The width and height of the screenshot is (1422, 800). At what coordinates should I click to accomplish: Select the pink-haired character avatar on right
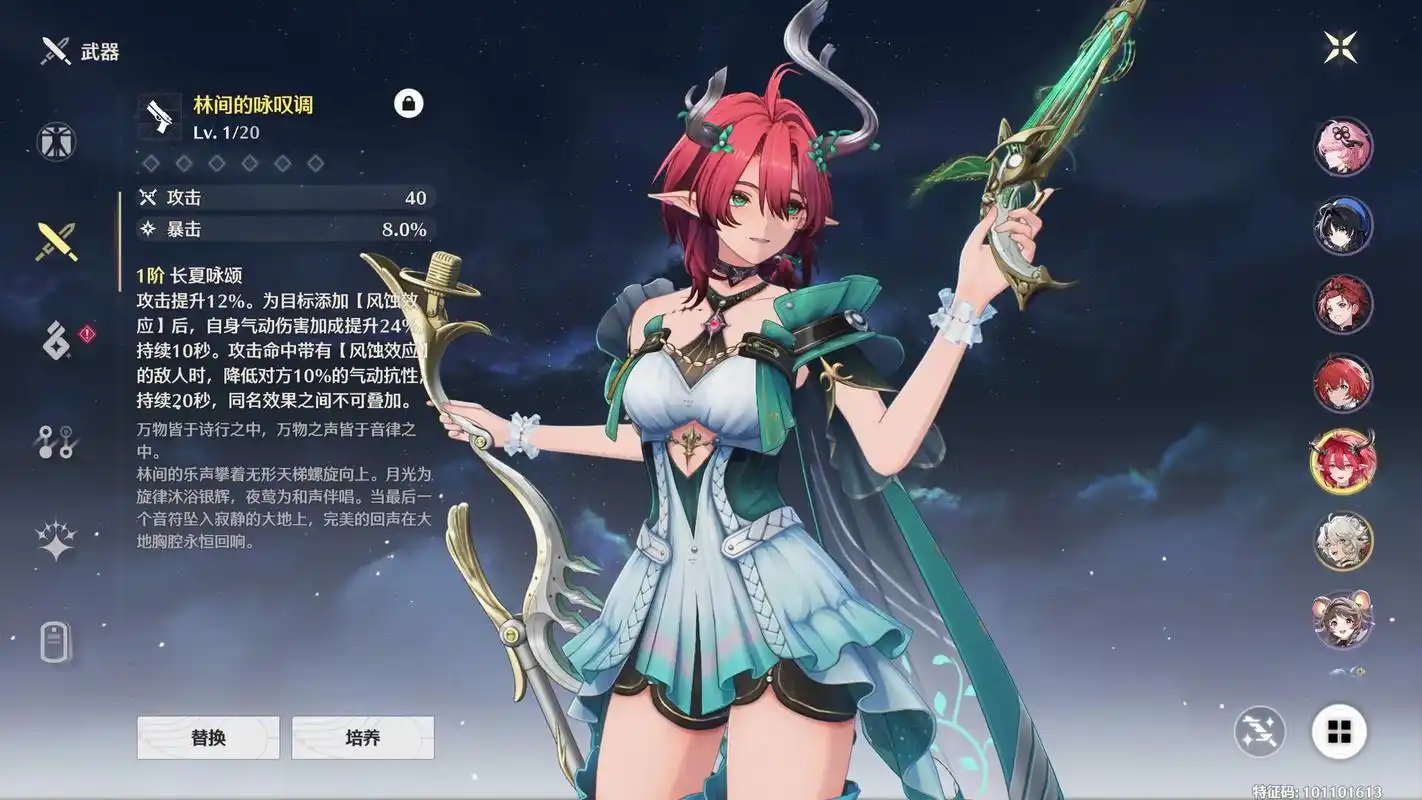[x=1343, y=146]
